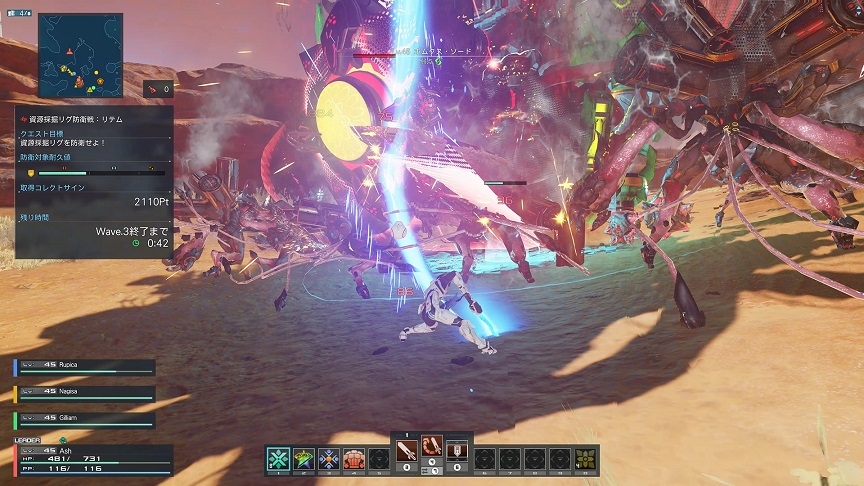Select the sword weapon slot

[406, 451]
